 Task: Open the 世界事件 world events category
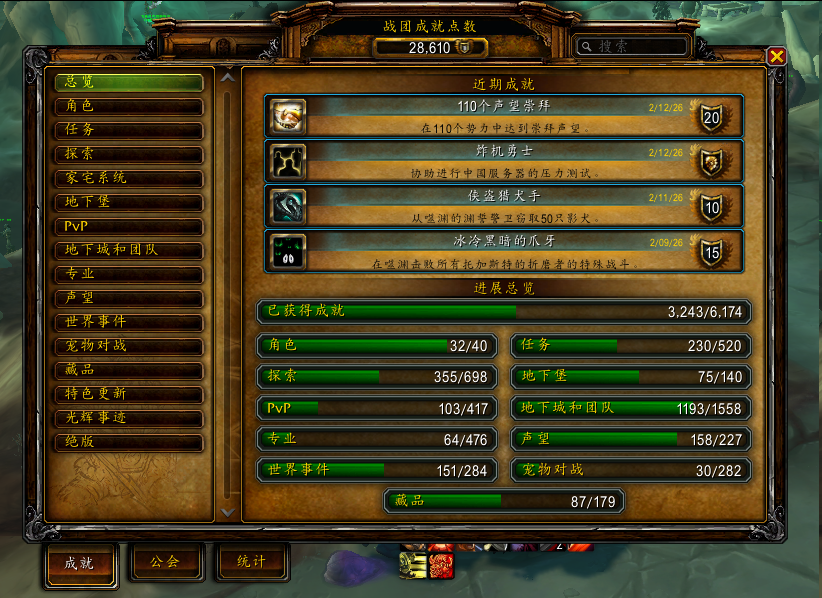(129, 322)
